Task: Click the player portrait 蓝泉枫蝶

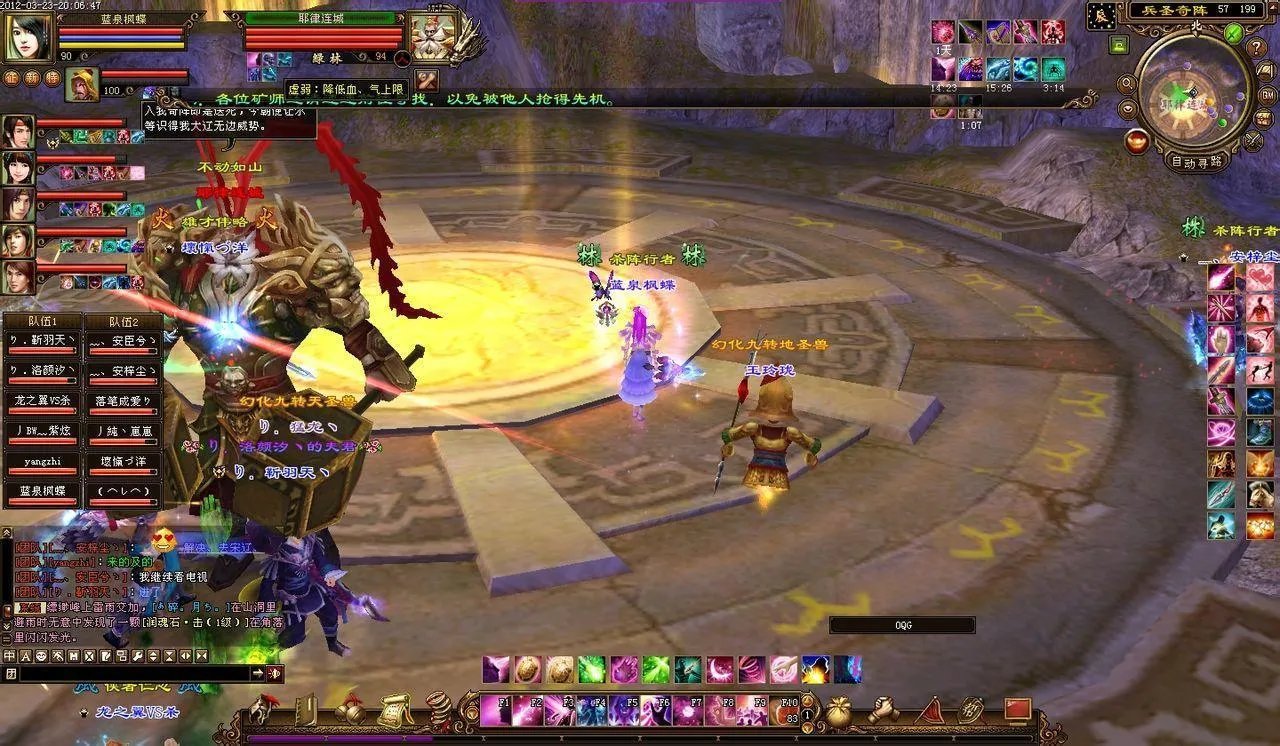Action: click(28, 37)
